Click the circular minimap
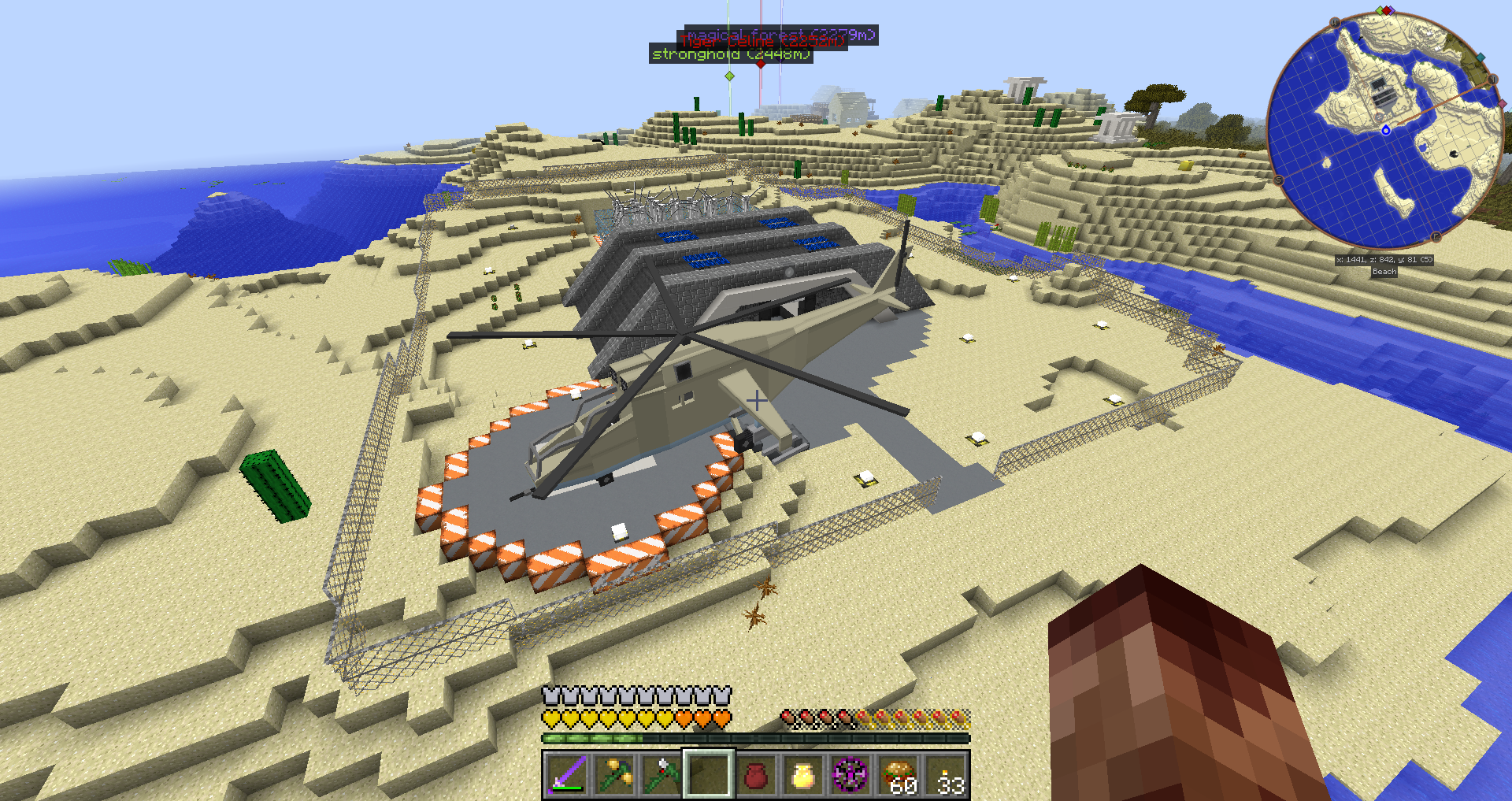This screenshot has height=801, width=1512. point(1384,129)
